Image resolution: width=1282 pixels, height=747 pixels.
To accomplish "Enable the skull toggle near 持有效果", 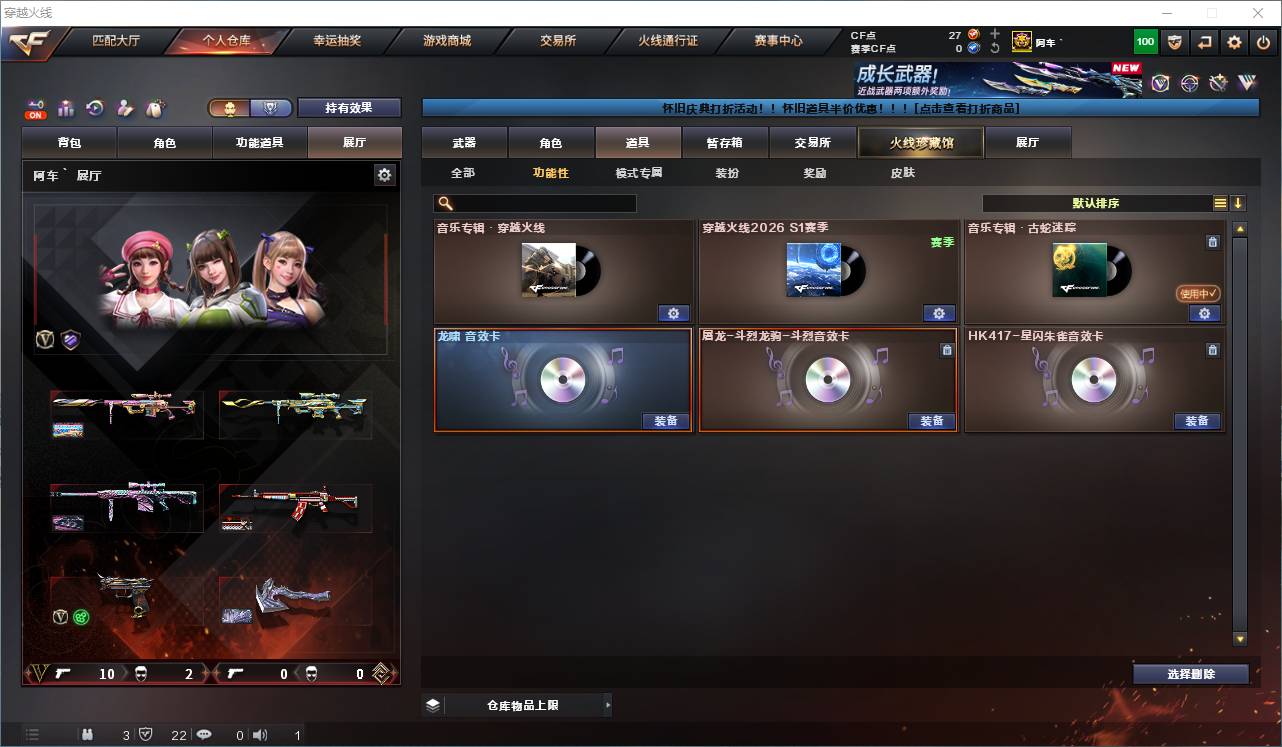I will [x=229, y=108].
